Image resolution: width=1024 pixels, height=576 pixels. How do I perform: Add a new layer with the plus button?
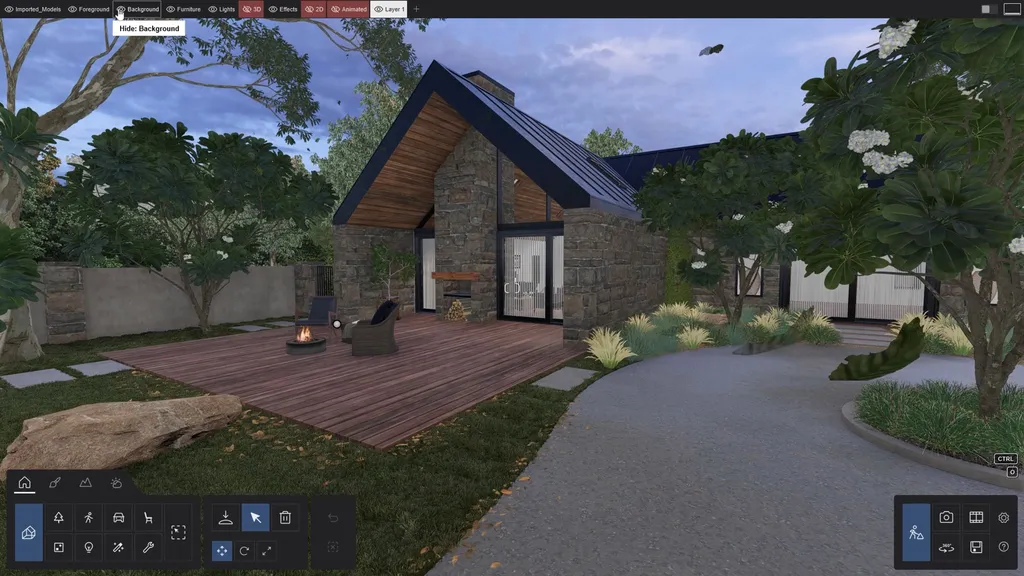coord(417,9)
